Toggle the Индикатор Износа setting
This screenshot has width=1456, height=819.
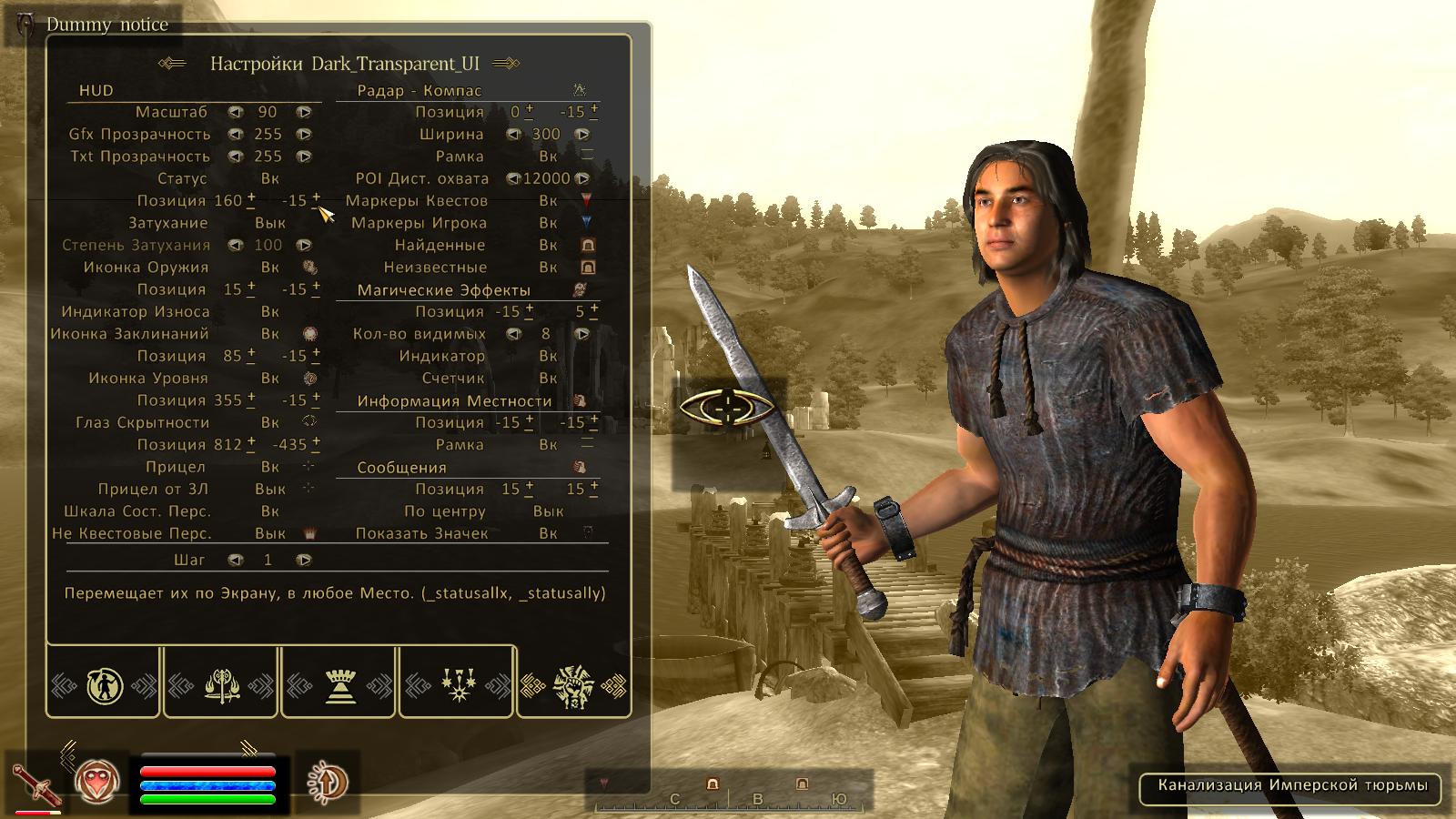tap(270, 311)
